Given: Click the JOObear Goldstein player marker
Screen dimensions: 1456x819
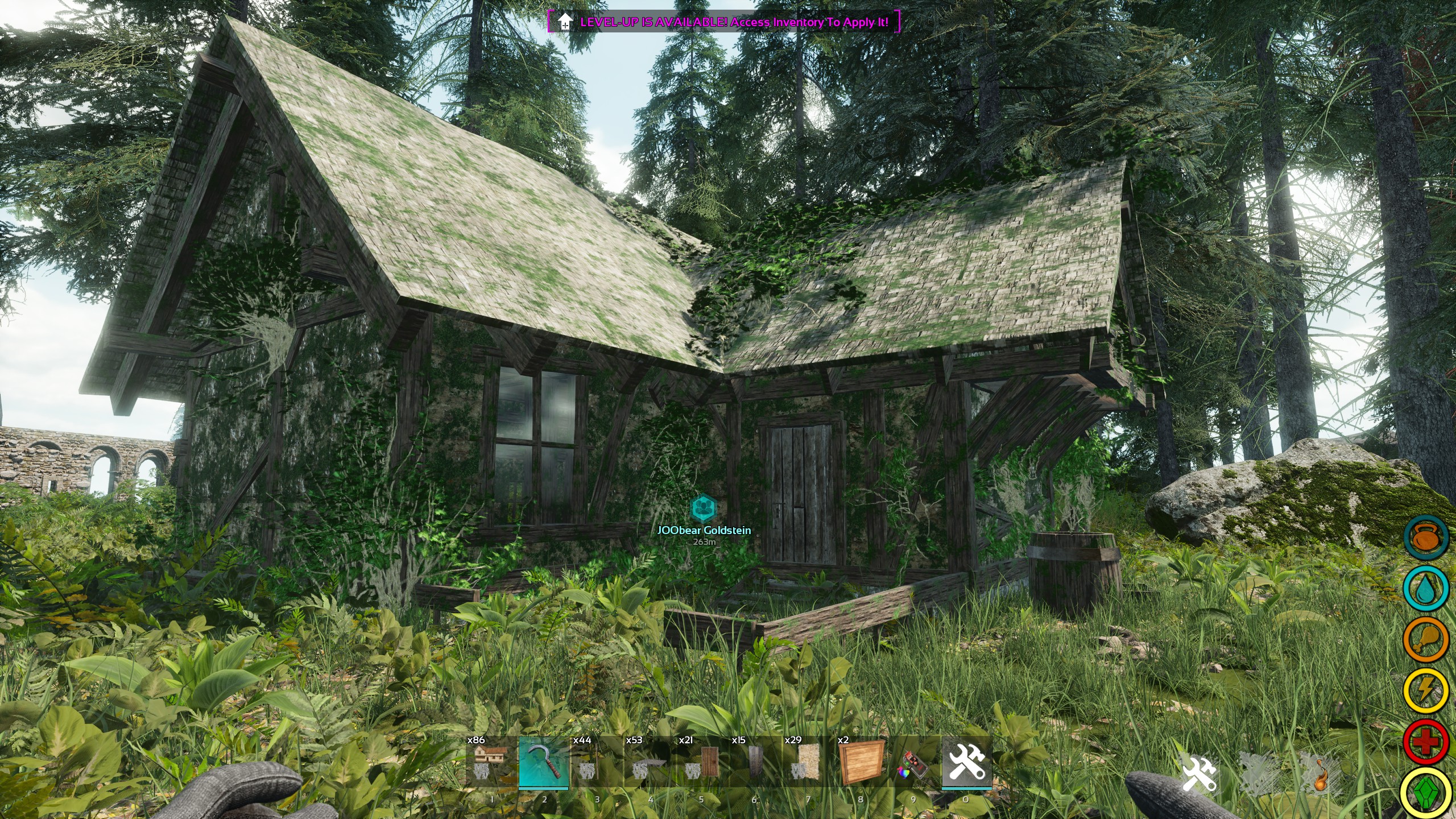Looking at the screenshot, I should (x=704, y=508).
